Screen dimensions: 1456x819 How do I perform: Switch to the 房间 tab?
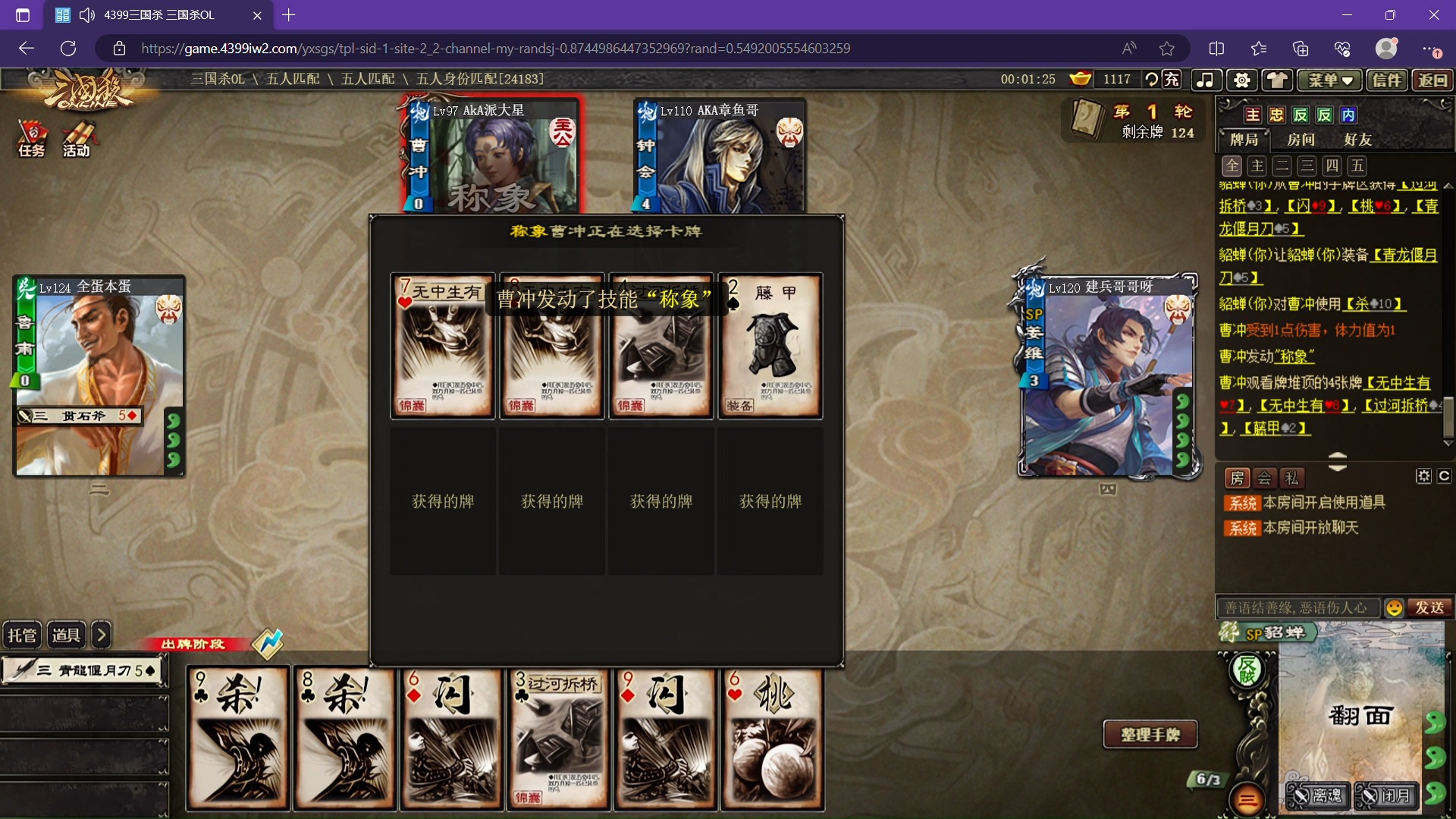pyautogui.click(x=1301, y=140)
